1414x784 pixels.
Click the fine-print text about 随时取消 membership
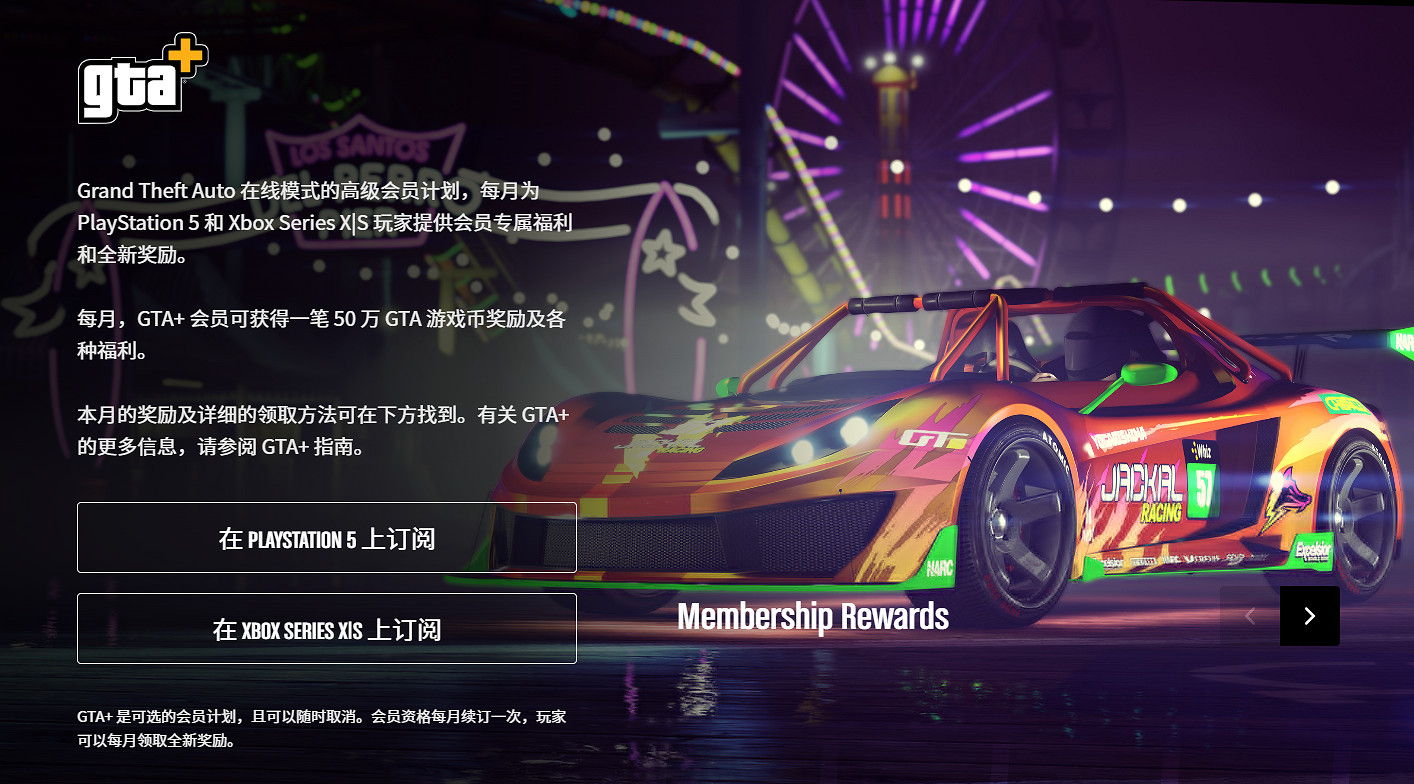(x=320, y=726)
